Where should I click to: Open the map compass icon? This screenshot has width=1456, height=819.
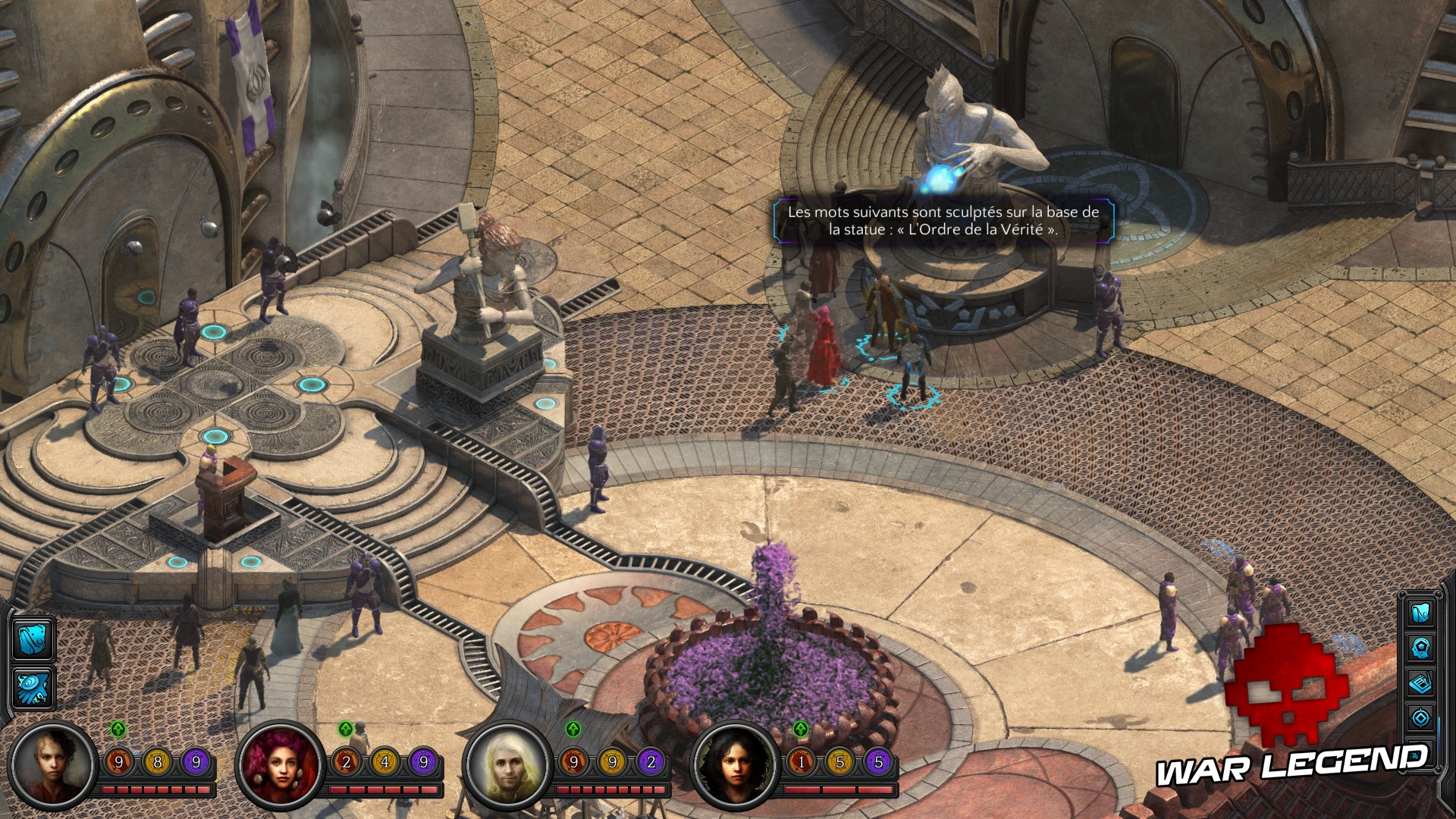(x=1420, y=717)
